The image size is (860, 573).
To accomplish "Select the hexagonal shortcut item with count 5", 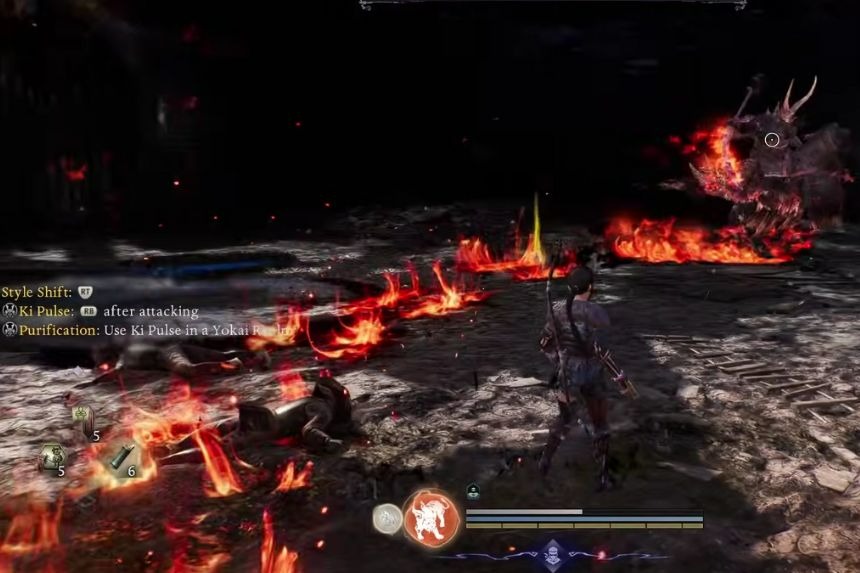I will [51, 457].
